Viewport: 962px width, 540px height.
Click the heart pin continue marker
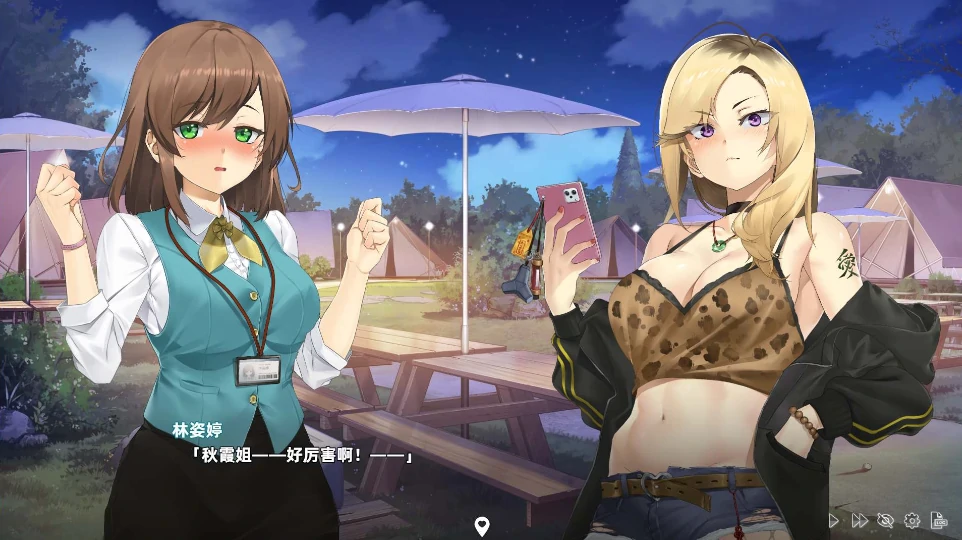pos(481,525)
